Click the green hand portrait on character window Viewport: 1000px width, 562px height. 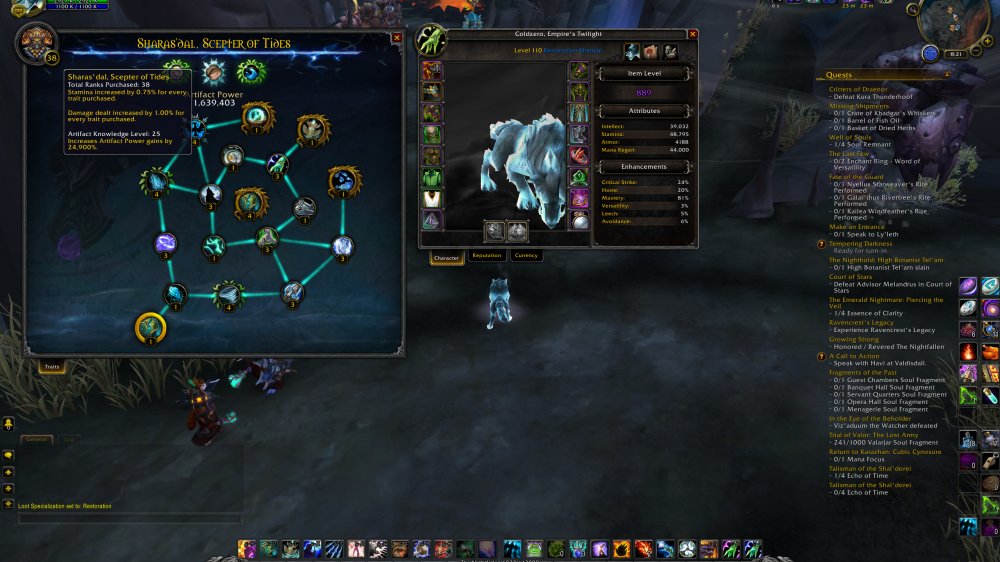432,39
